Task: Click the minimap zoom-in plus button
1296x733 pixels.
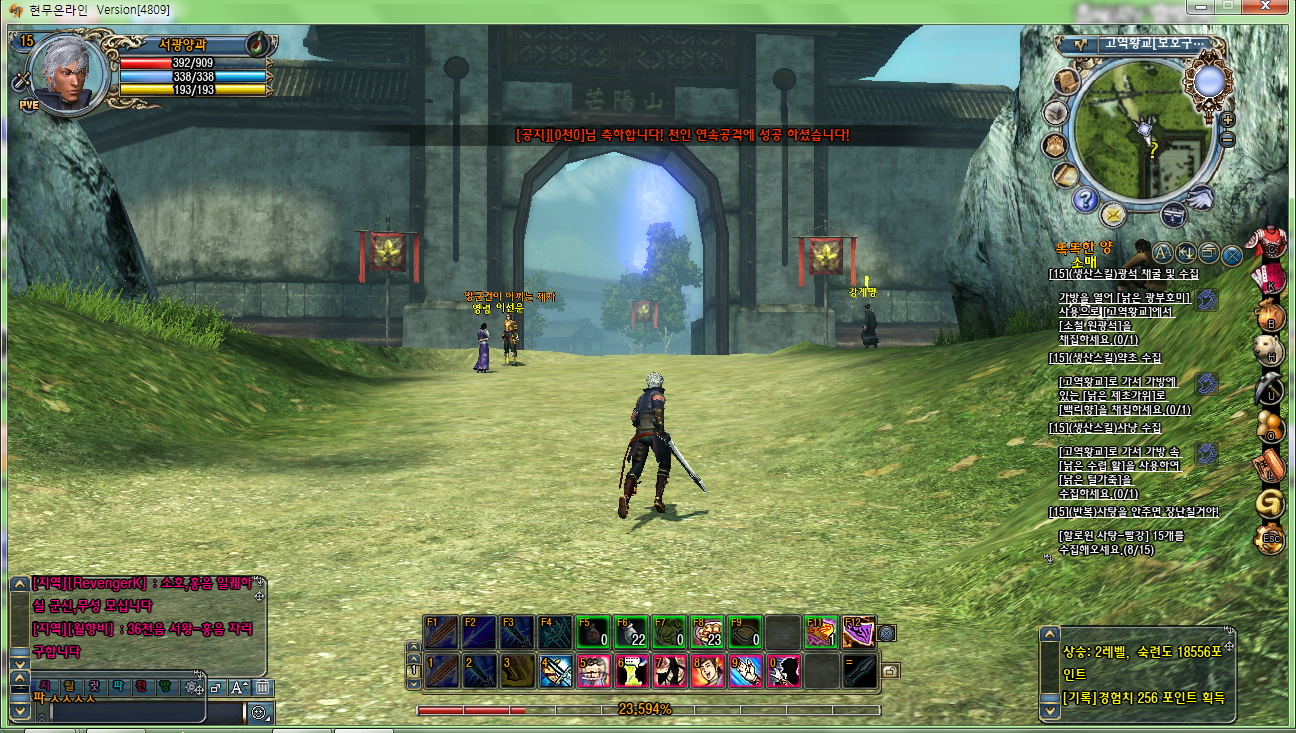Action: 1228,119
